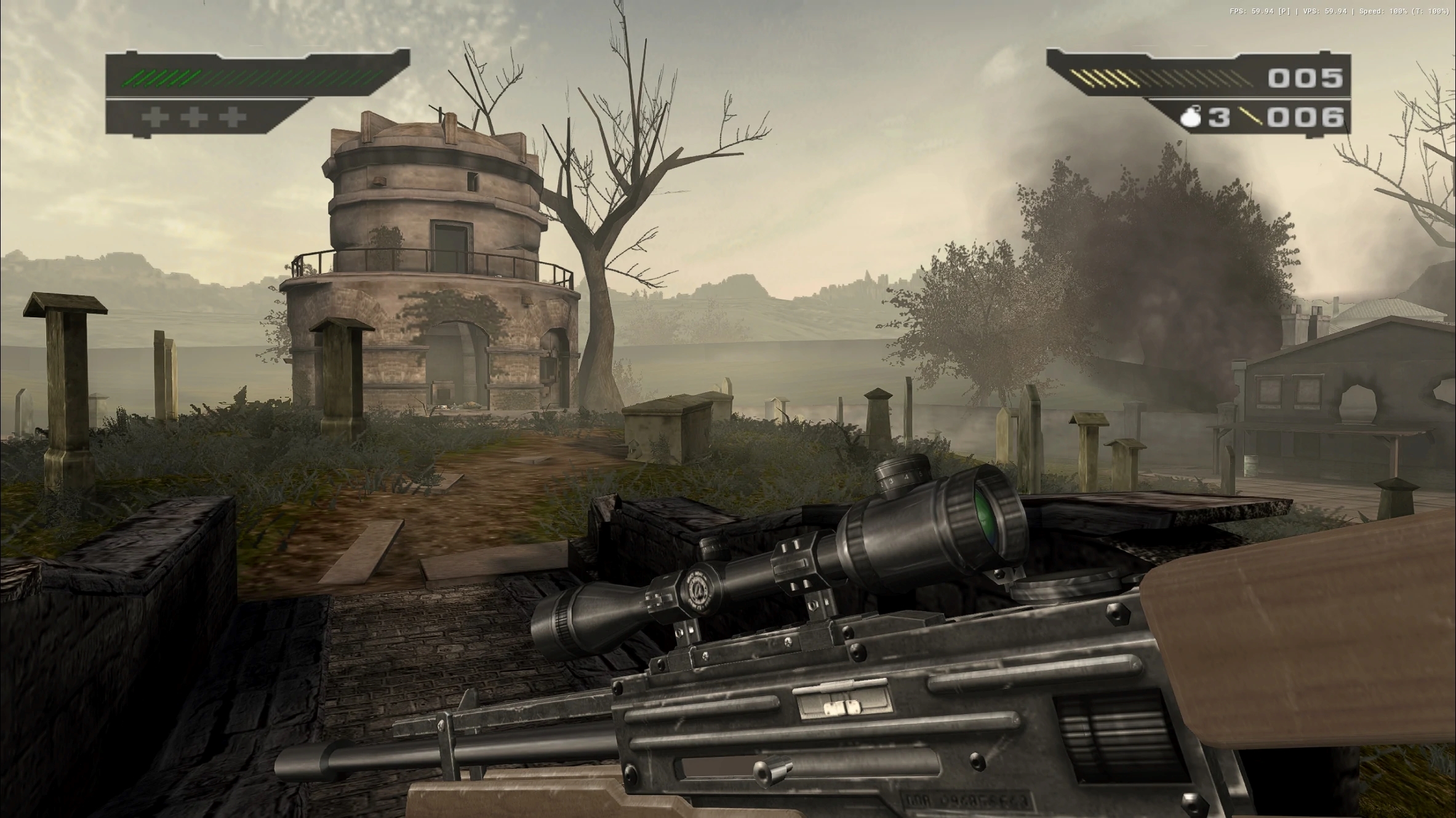Select the grenade icon in the HUD
Screen dimensions: 1456x818
pyautogui.click(x=1192, y=116)
